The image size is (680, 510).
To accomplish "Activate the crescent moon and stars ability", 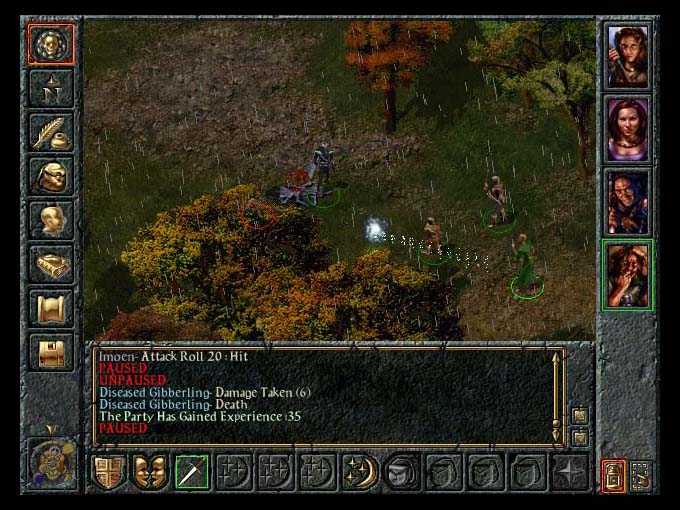I will (359, 471).
